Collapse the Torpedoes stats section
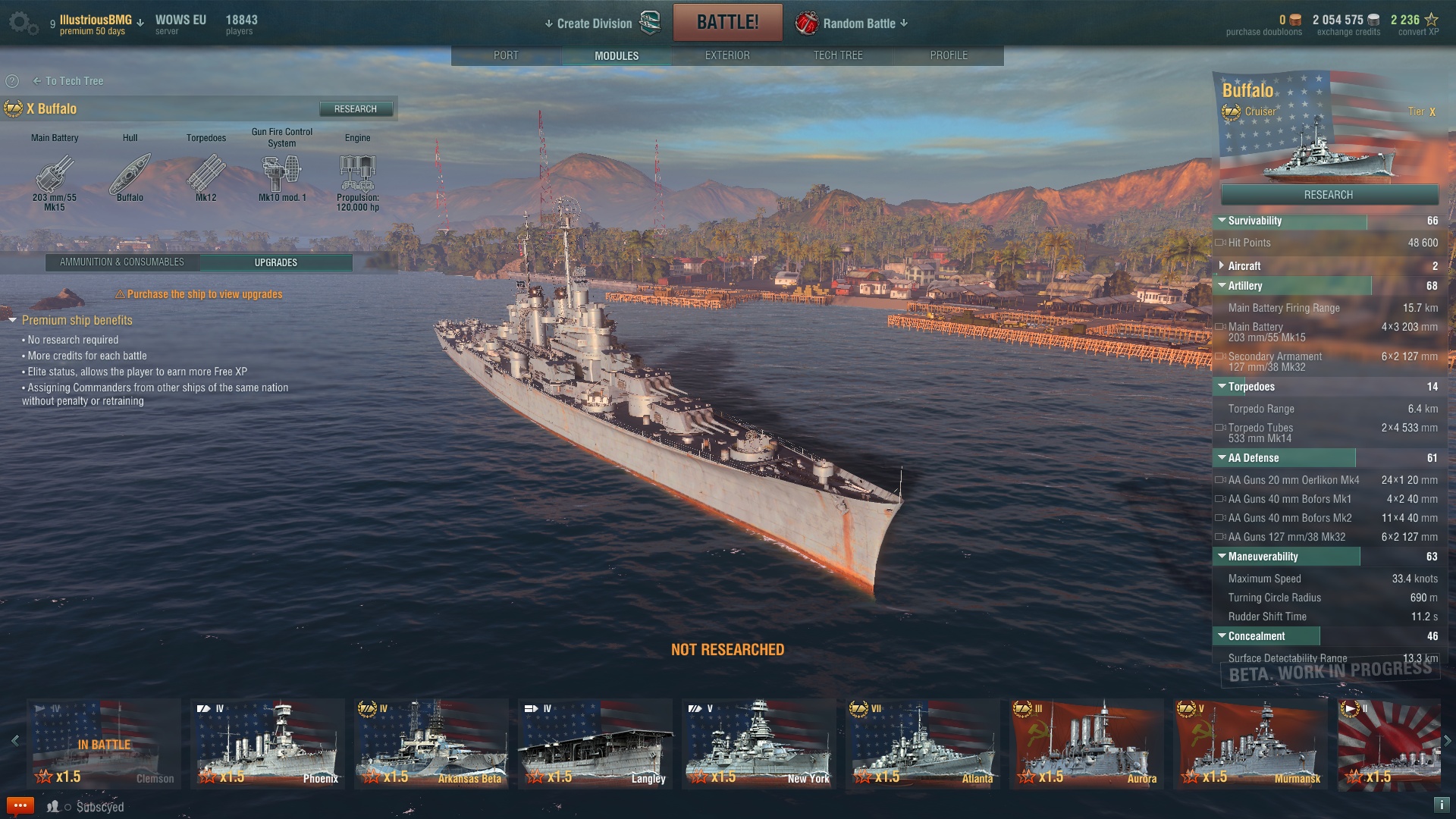Viewport: 1456px width, 819px height. [1222, 387]
